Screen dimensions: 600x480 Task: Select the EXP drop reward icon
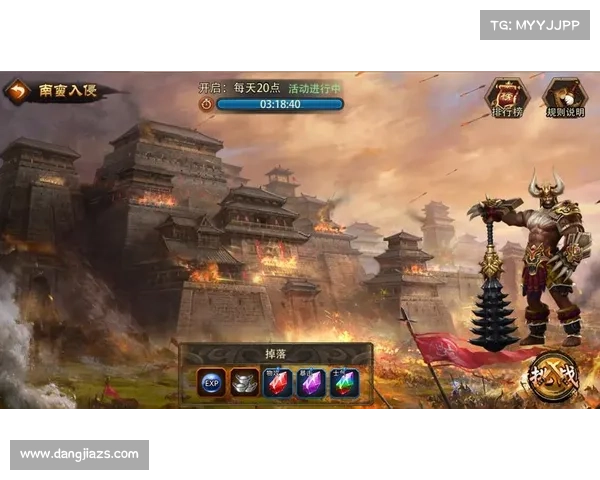pyautogui.click(x=211, y=383)
